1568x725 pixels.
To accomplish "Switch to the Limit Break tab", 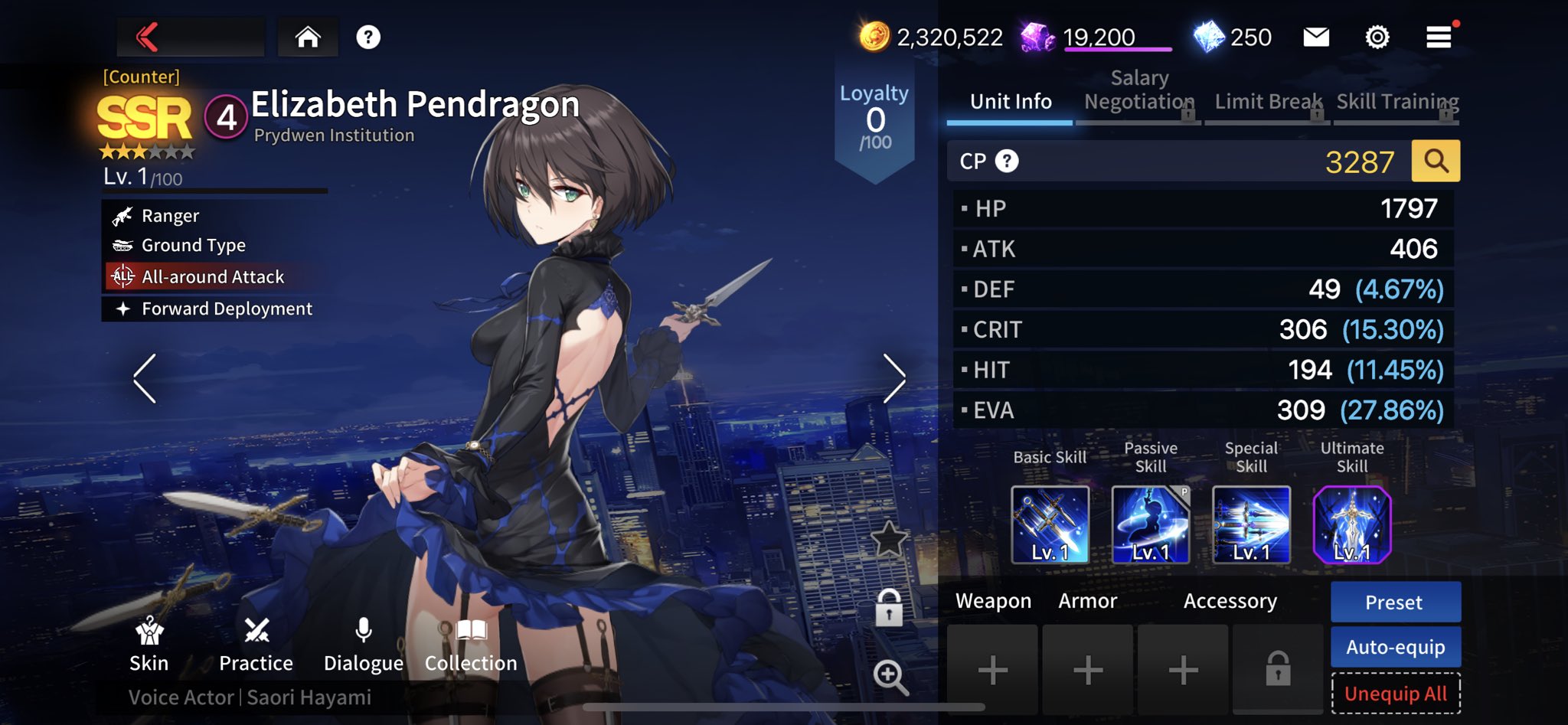I will [x=1268, y=102].
